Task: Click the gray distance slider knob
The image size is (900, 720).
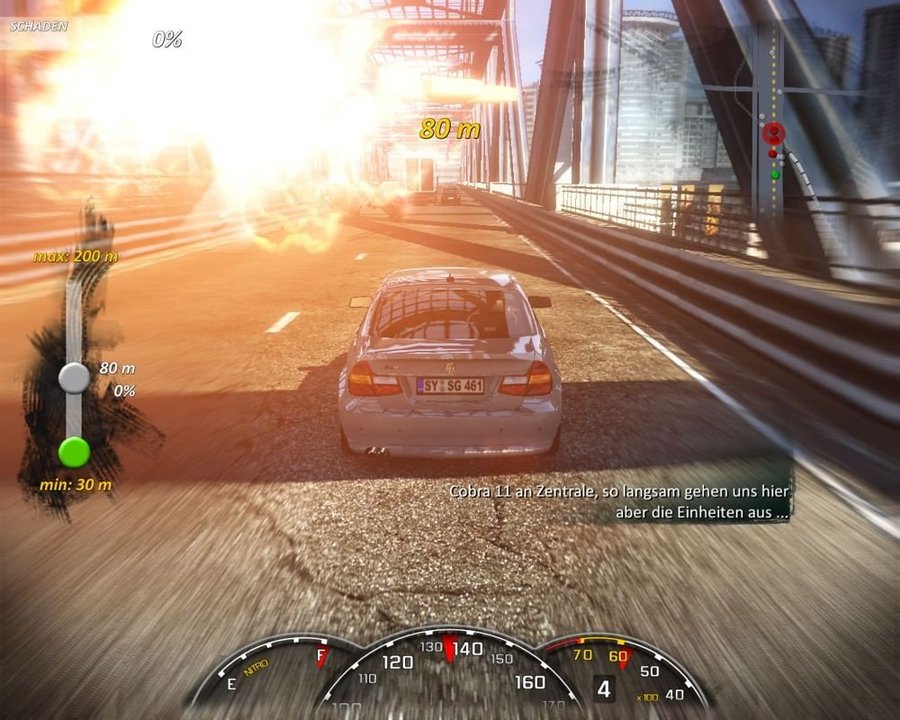Action: (x=74, y=377)
